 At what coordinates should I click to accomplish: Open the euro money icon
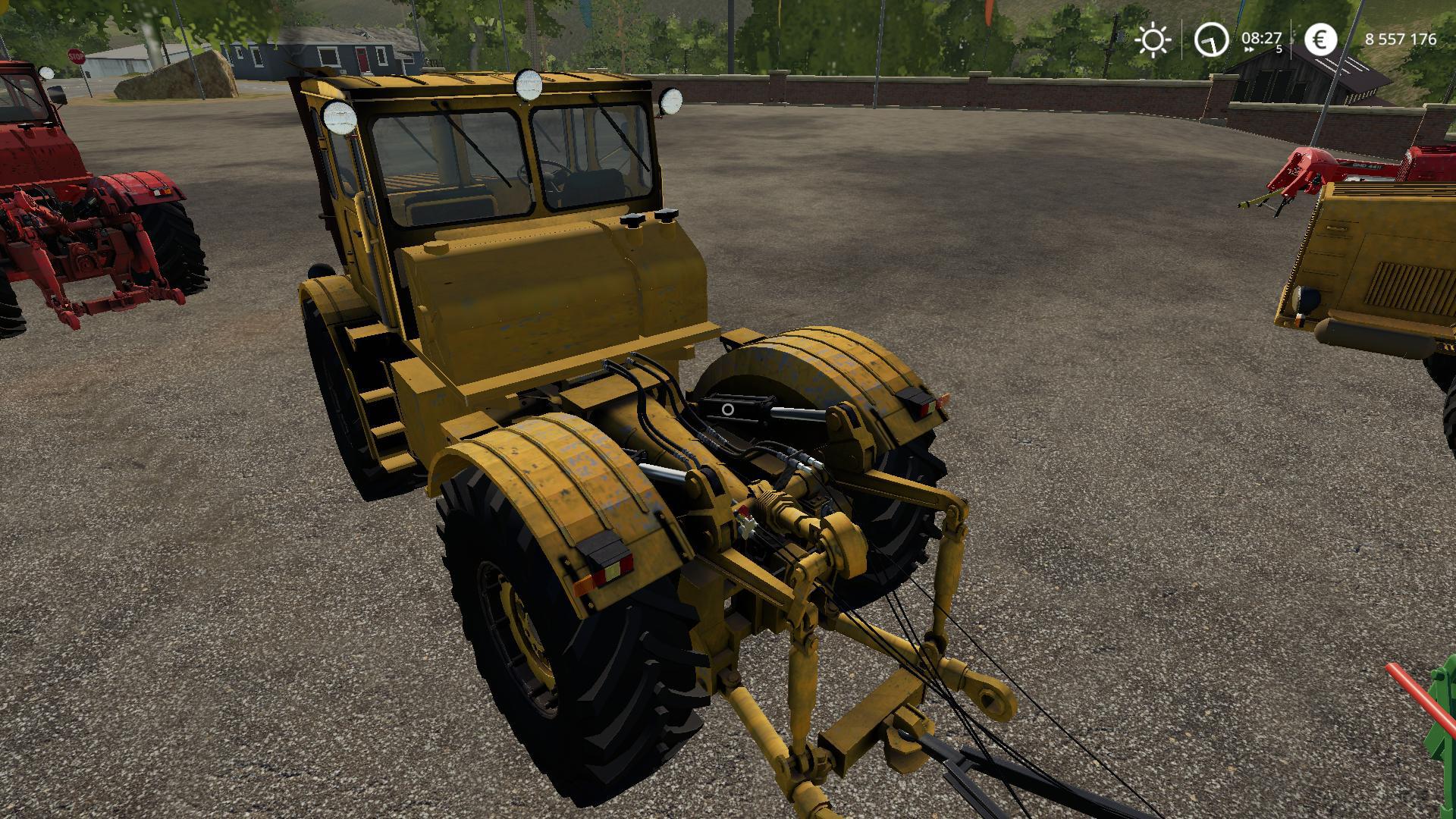click(x=1320, y=39)
